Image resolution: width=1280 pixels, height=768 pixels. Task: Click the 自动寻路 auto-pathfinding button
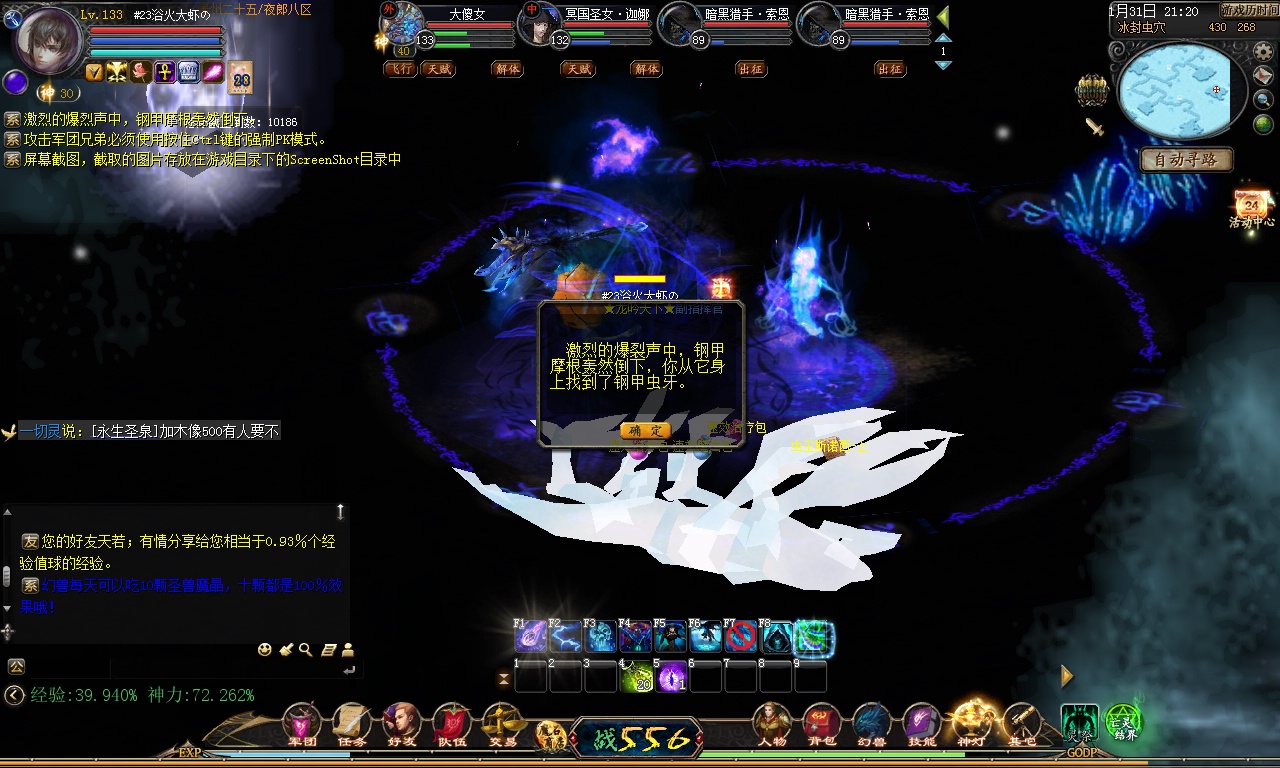click(x=1186, y=159)
